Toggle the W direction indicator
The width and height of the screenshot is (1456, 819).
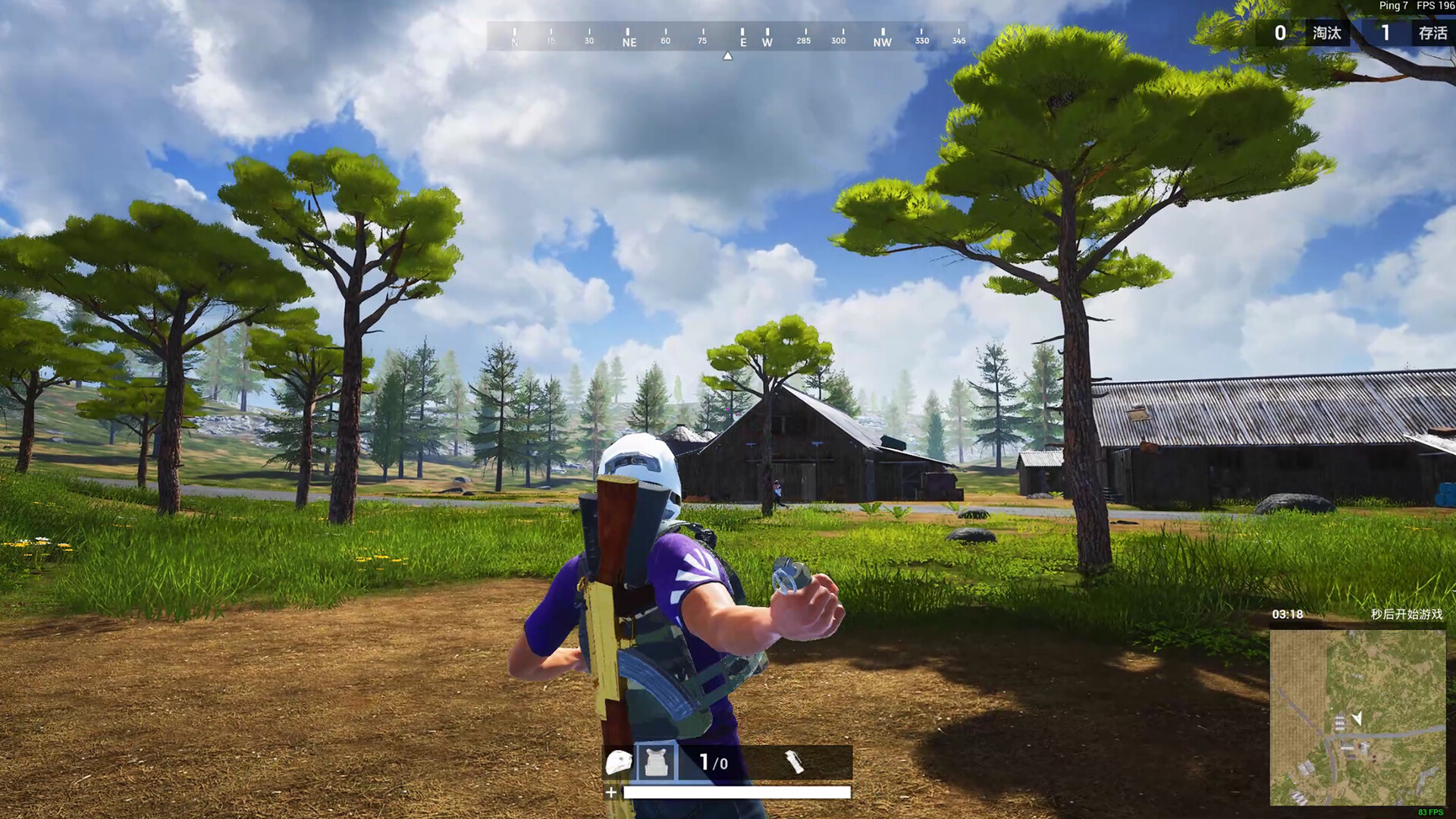766,43
